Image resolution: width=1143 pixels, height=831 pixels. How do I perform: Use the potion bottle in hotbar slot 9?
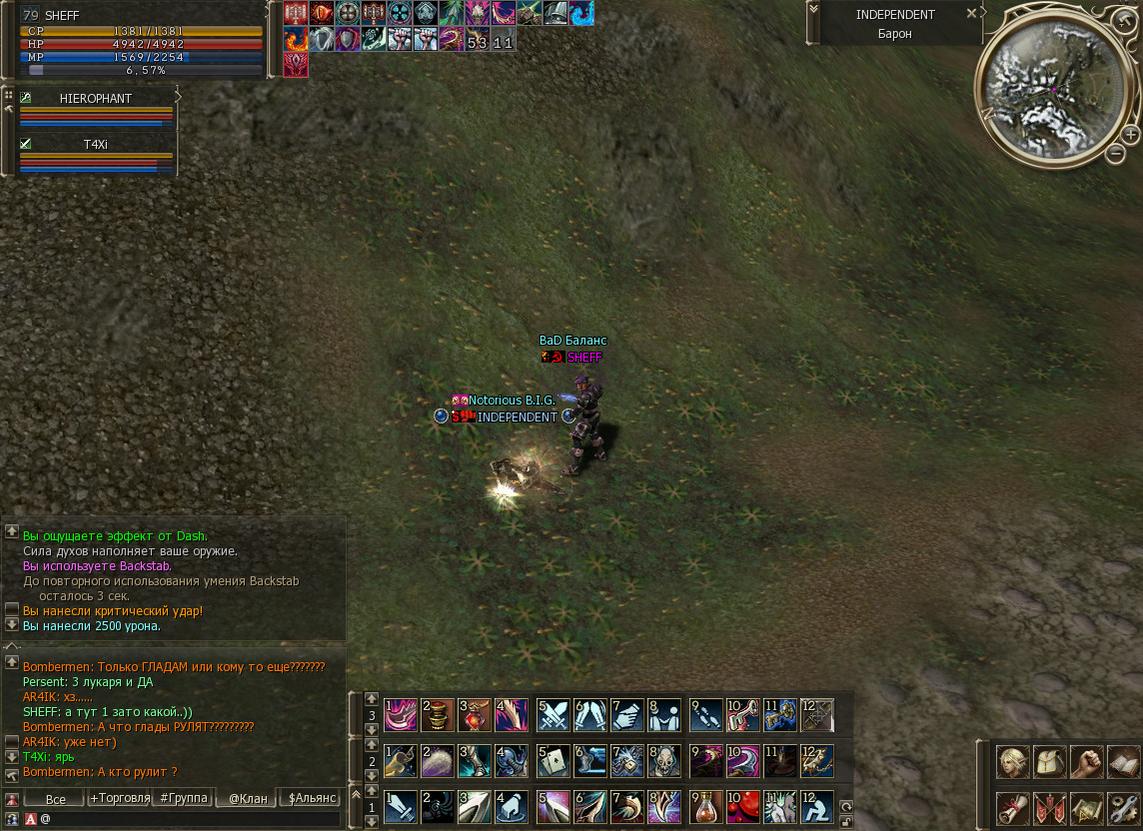707,806
